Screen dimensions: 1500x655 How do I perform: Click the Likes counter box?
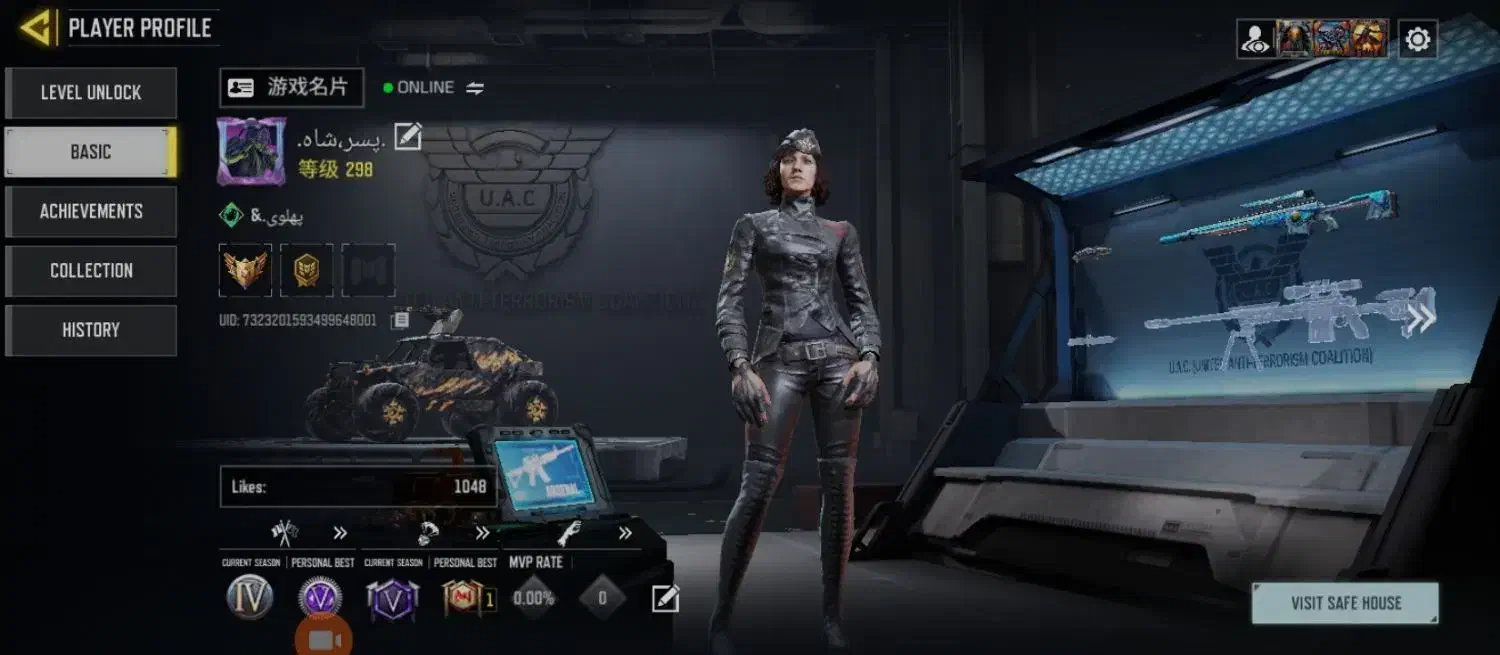pos(358,487)
